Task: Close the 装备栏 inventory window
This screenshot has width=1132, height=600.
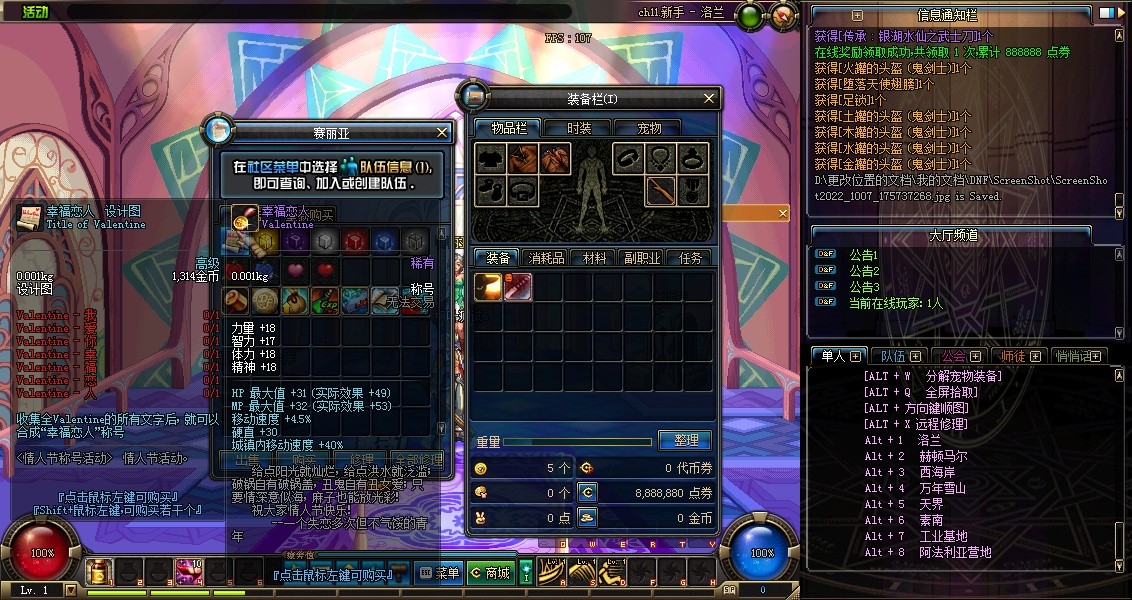Action: click(710, 98)
